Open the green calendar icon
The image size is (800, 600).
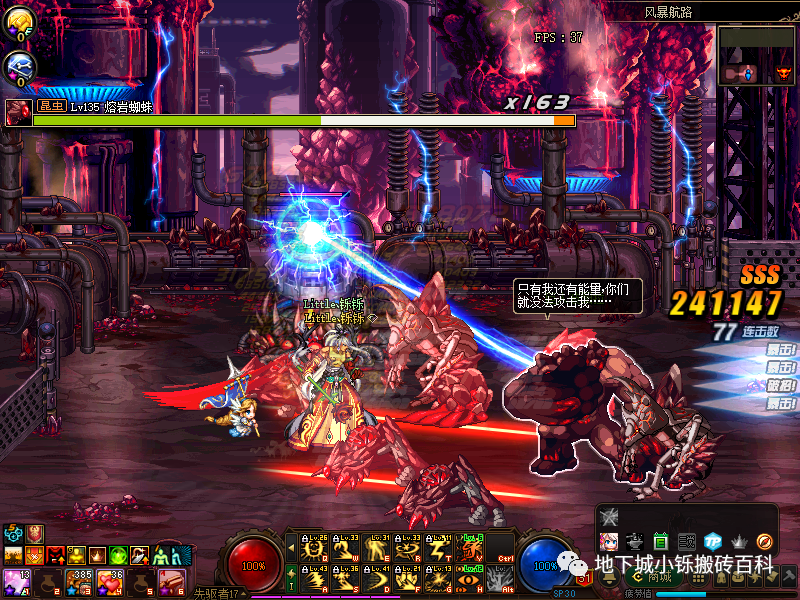[660, 541]
